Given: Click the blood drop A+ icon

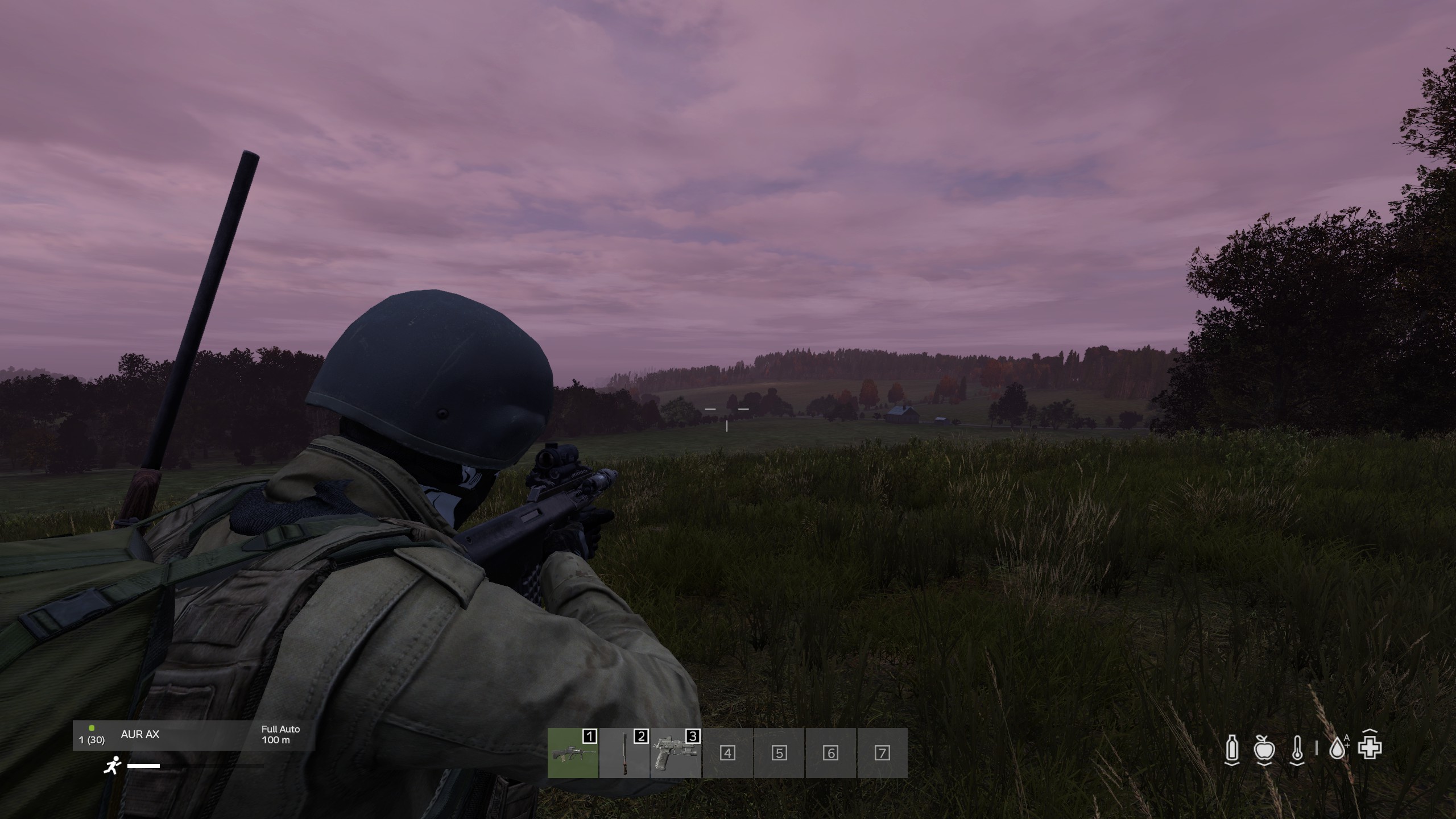Looking at the screenshot, I should (1338, 748).
